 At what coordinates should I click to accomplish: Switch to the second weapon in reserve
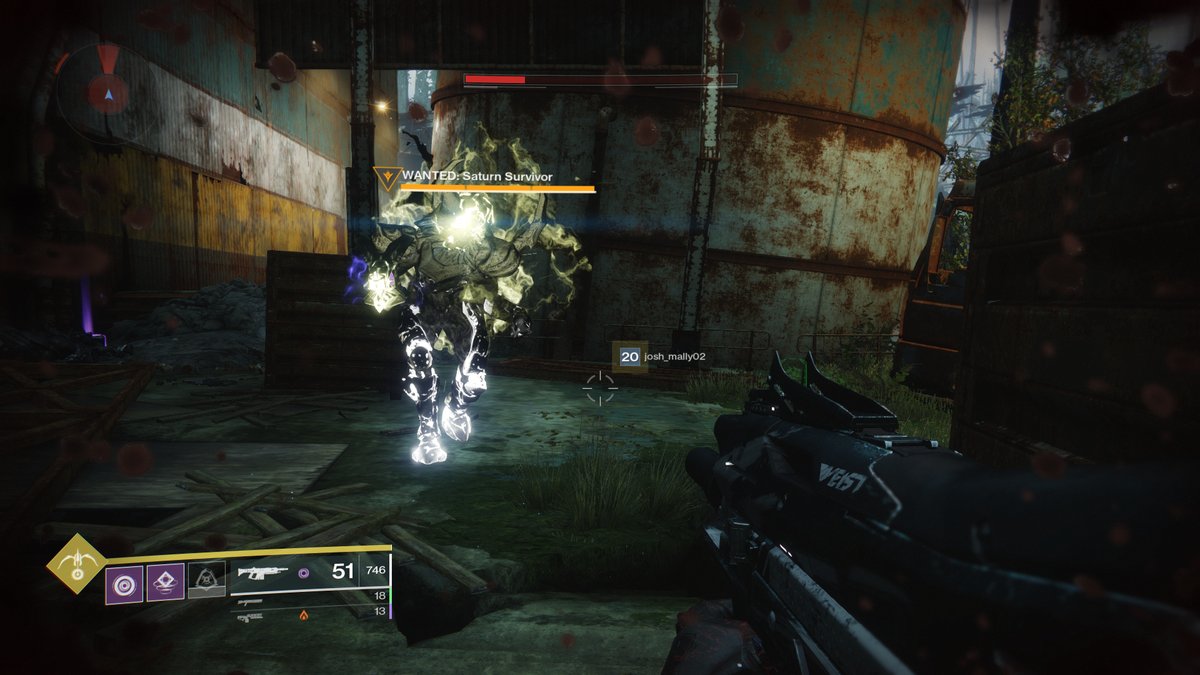tap(250, 602)
